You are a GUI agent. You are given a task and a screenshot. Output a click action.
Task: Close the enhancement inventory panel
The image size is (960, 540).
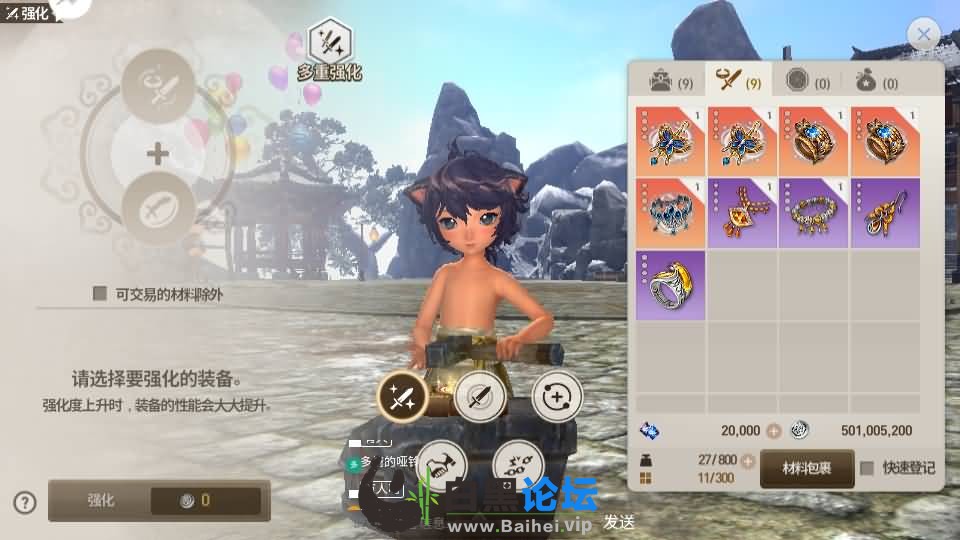click(923, 36)
